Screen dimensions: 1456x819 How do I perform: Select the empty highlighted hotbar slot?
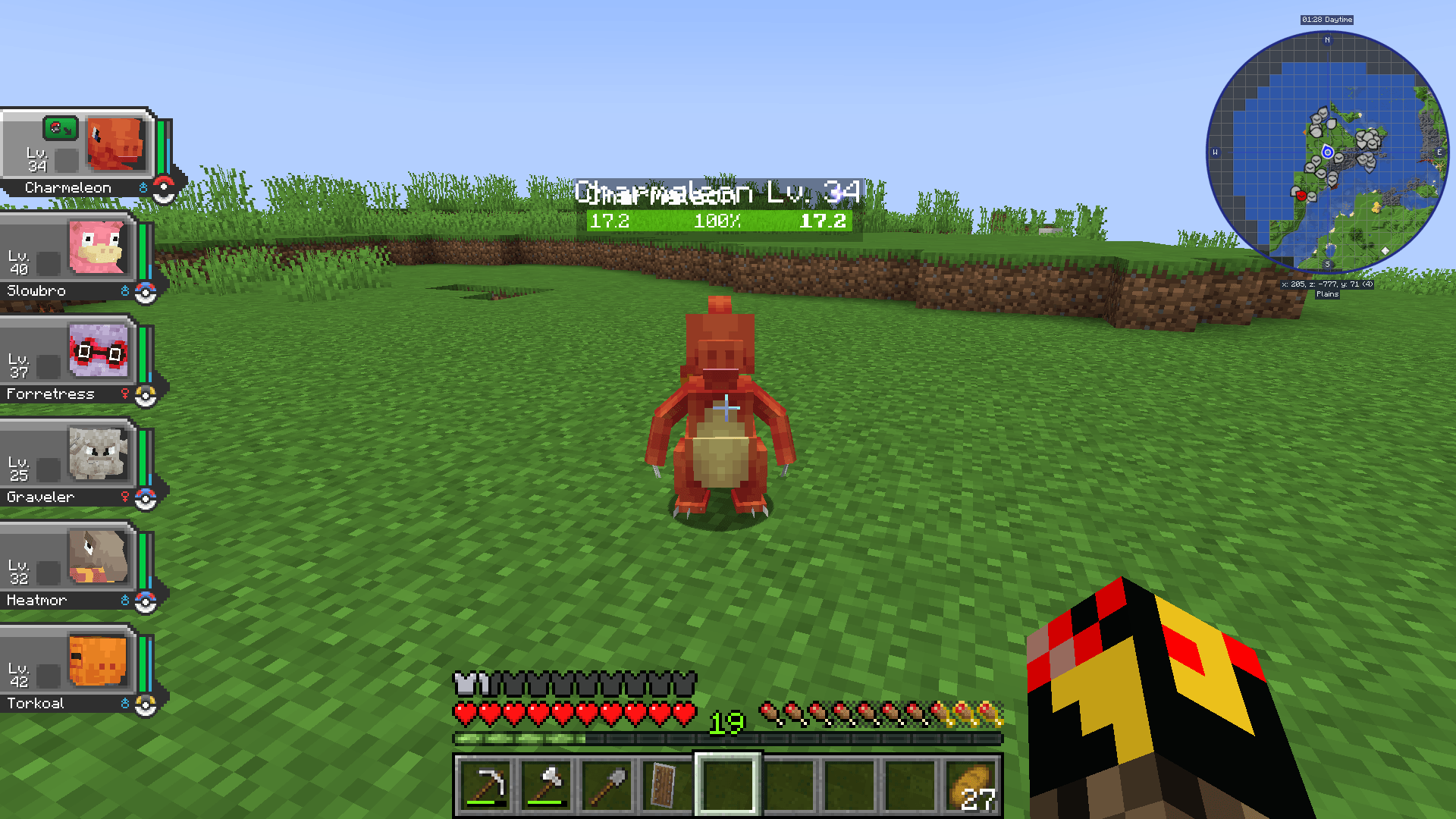[x=726, y=786]
